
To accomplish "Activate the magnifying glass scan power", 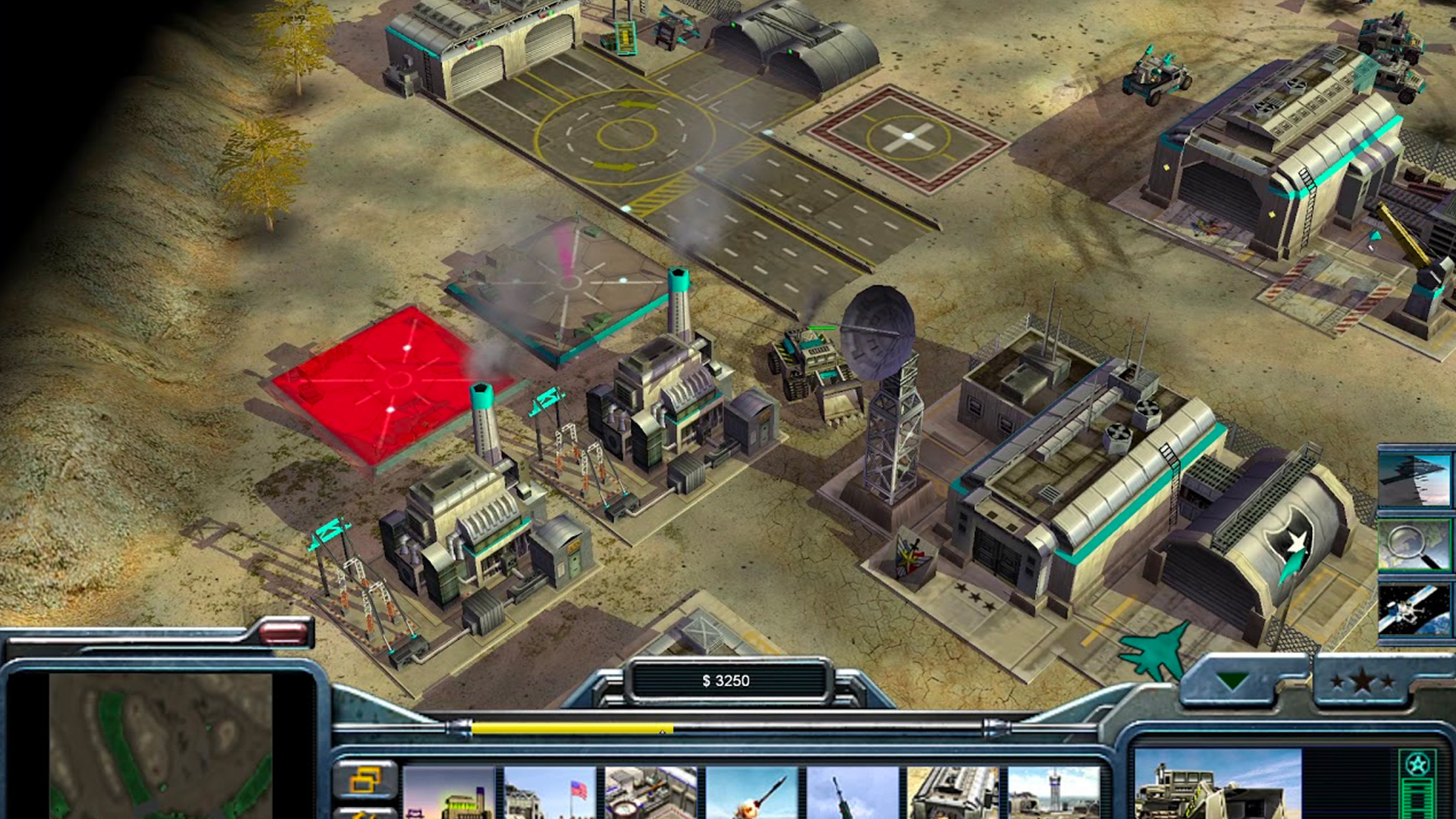I will (x=1414, y=544).
